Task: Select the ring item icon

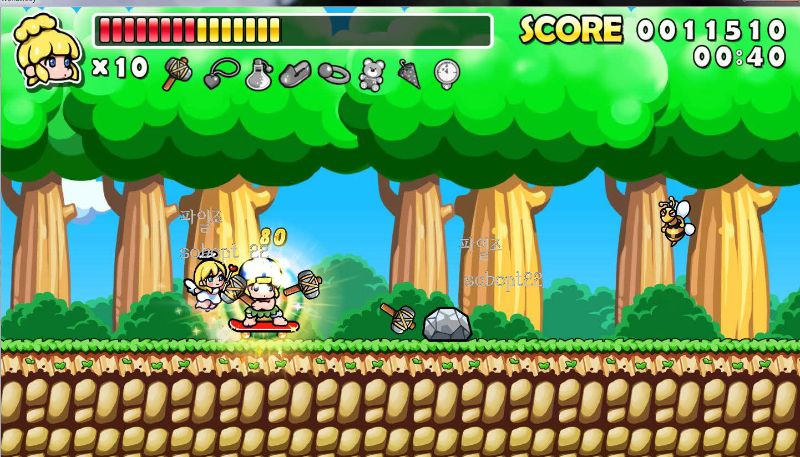Action: tap(333, 73)
